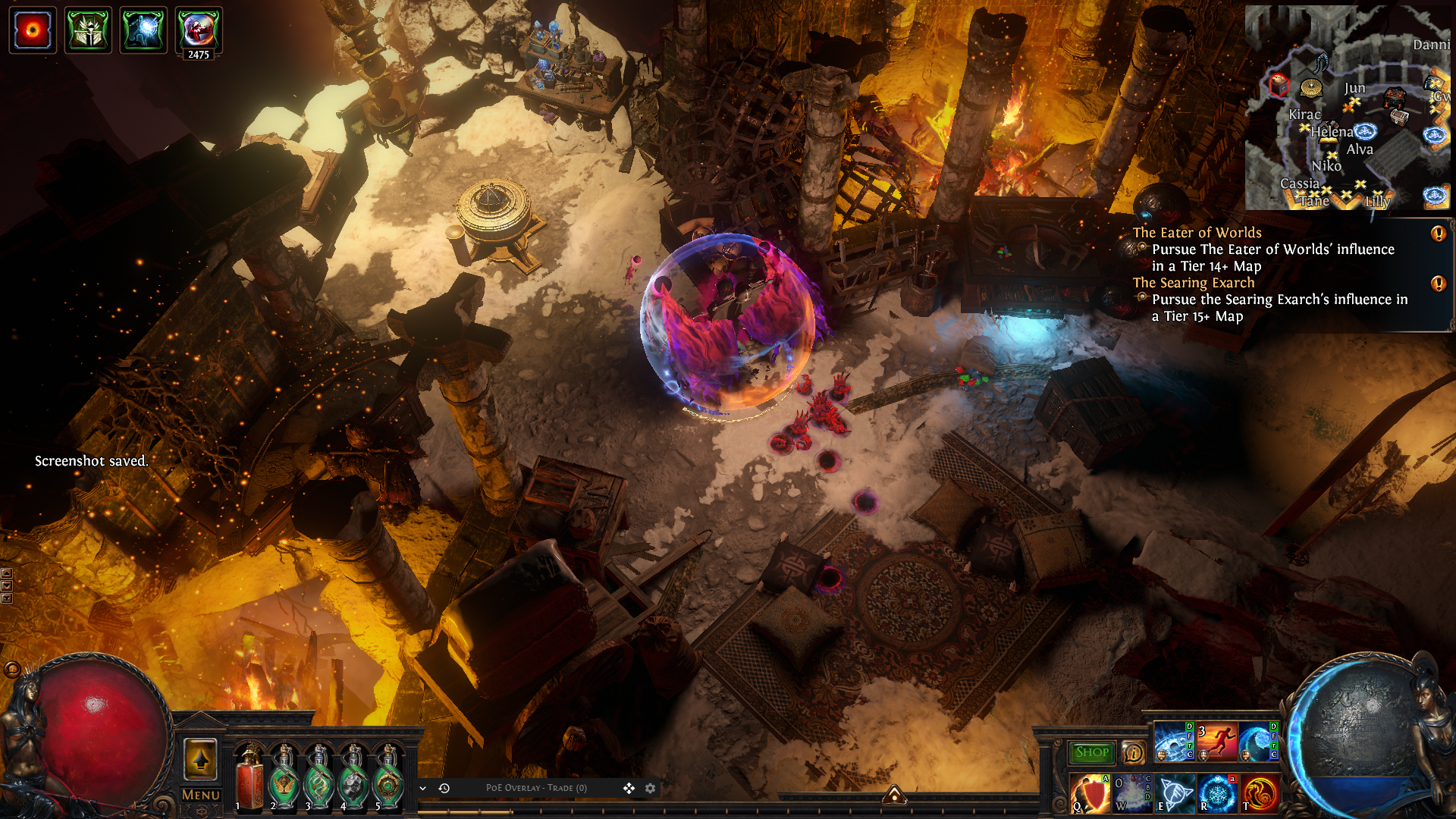Click the winged helmet buff icon
1456x819 pixels.
[x=88, y=30]
